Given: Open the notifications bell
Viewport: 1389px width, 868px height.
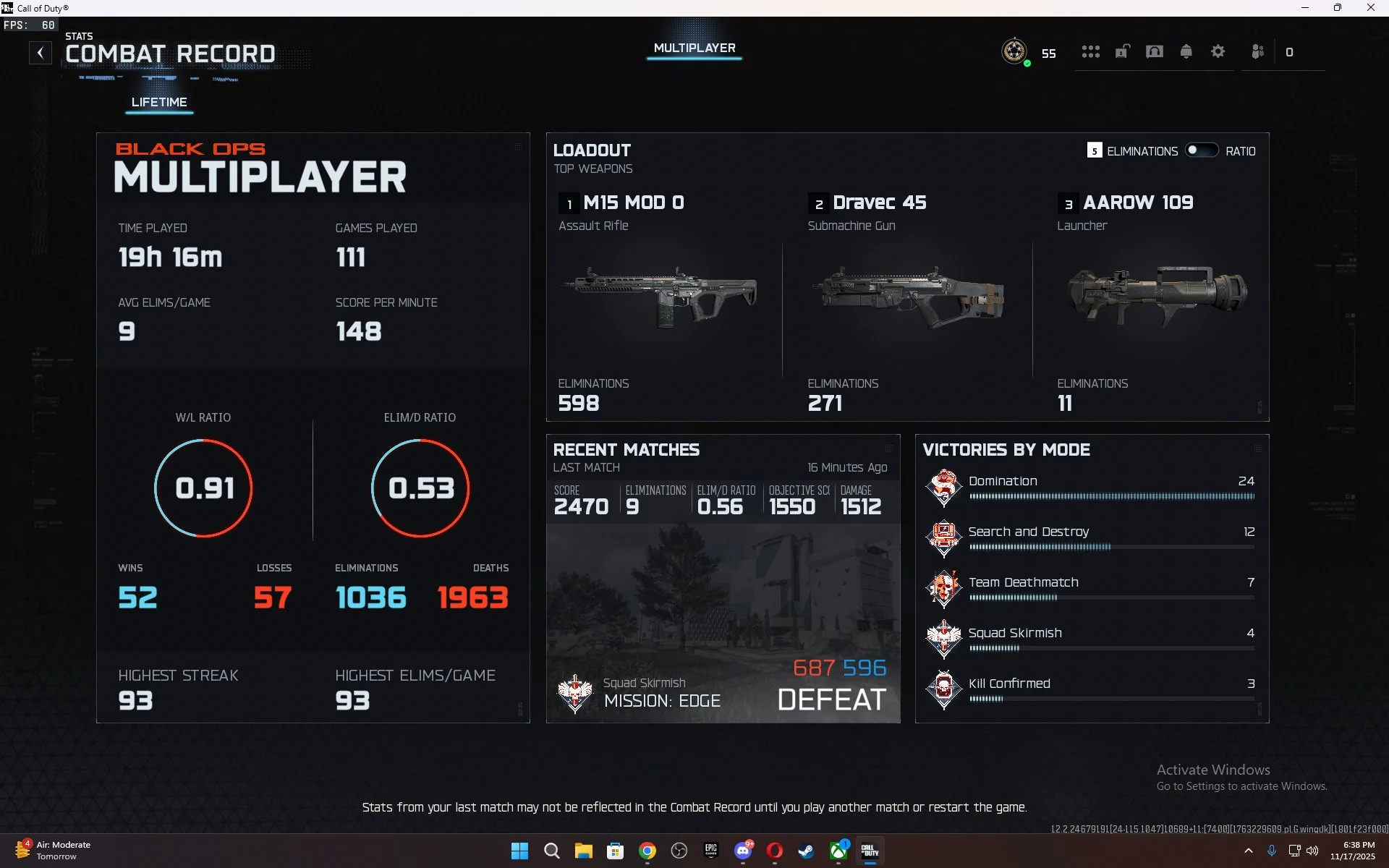Looking at the screenshot, I should 1186,51.
